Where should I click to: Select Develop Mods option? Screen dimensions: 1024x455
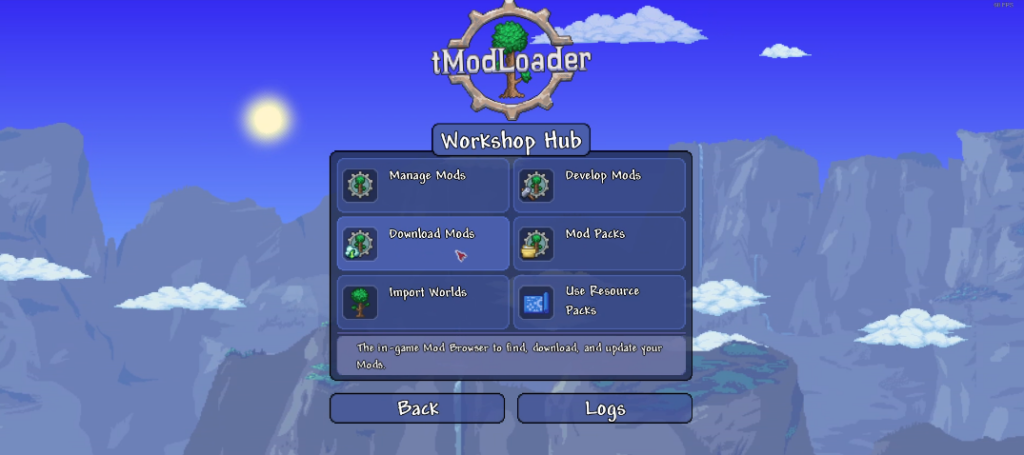(599, 185)
